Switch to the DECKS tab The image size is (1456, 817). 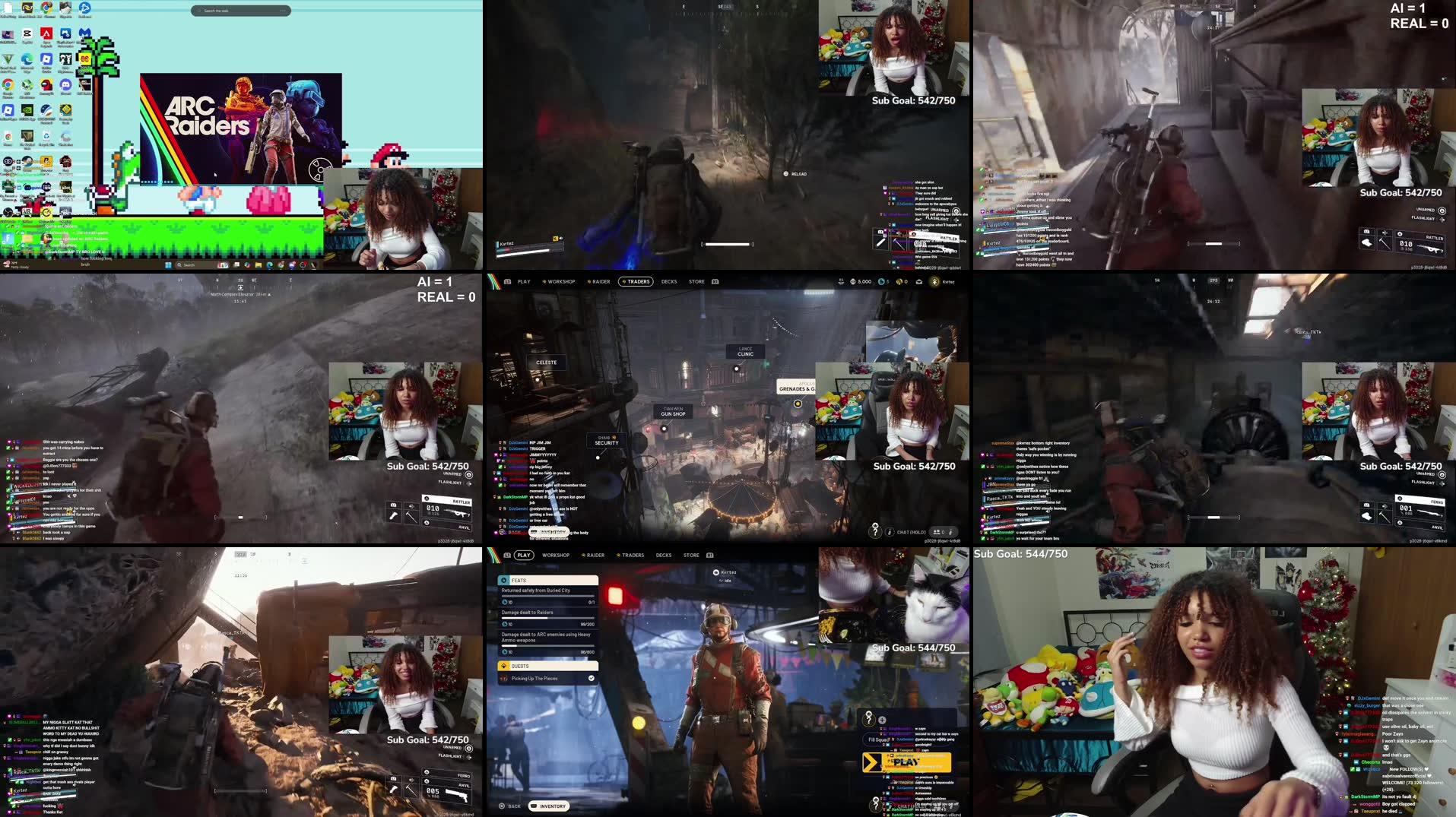click(x=669, y=281)
